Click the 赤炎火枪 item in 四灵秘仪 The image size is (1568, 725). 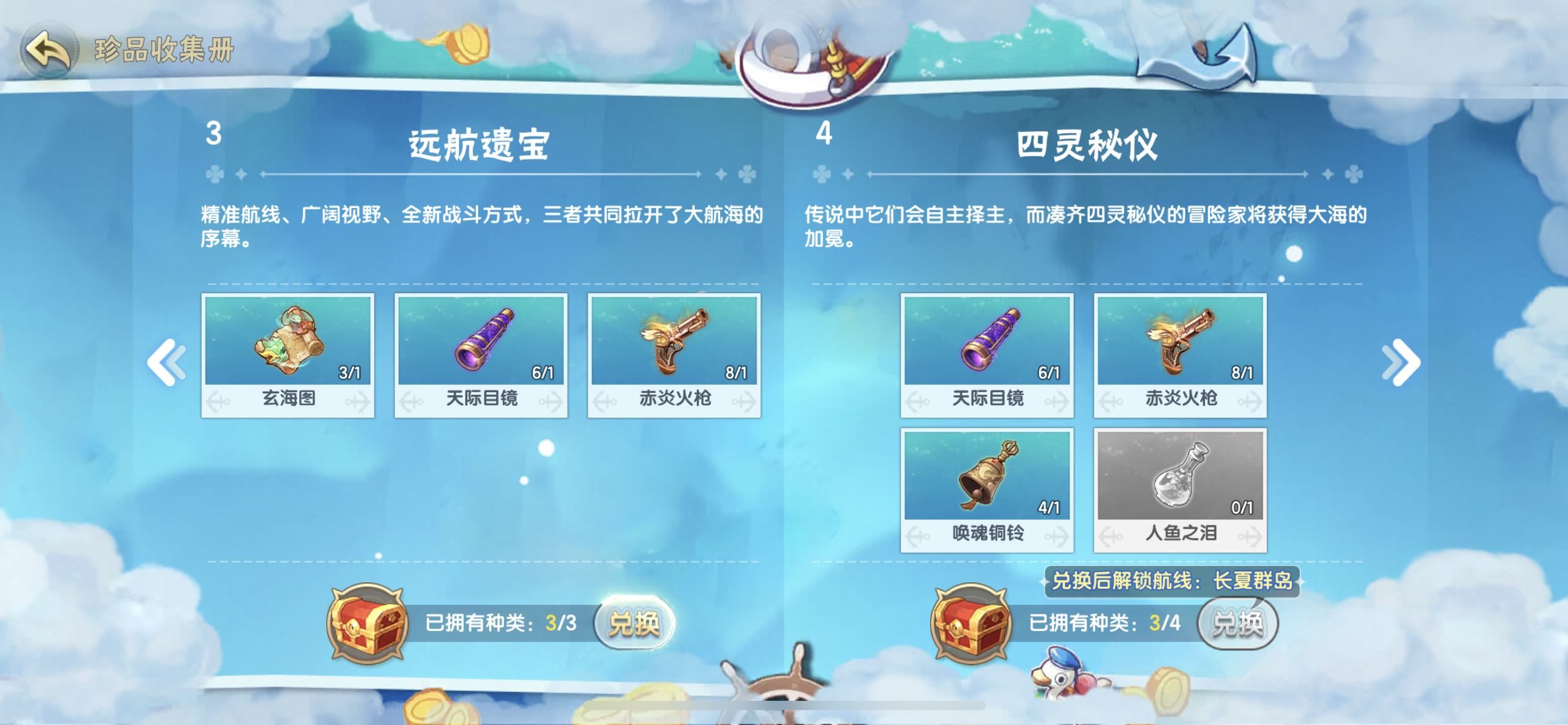[1180, 353]
